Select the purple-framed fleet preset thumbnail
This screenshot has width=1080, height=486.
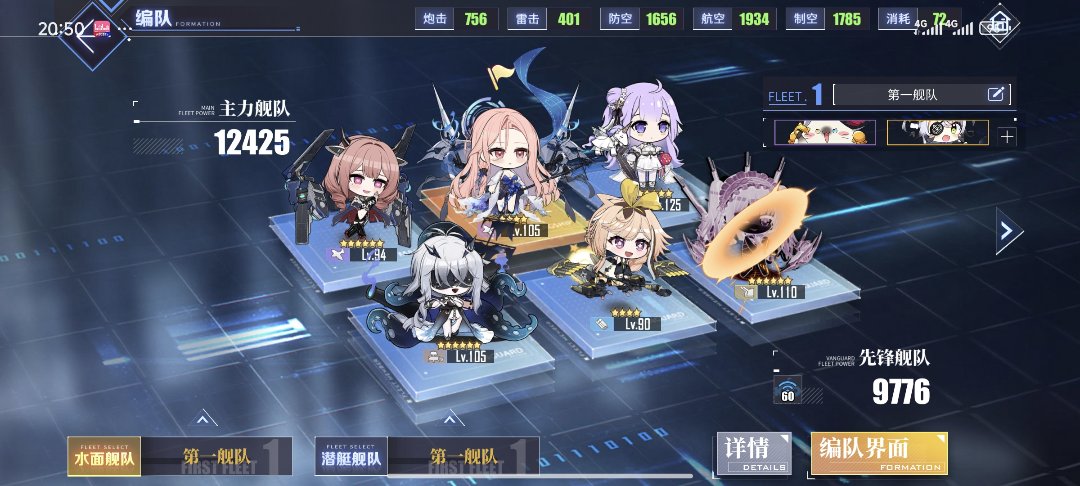(825, 133)
